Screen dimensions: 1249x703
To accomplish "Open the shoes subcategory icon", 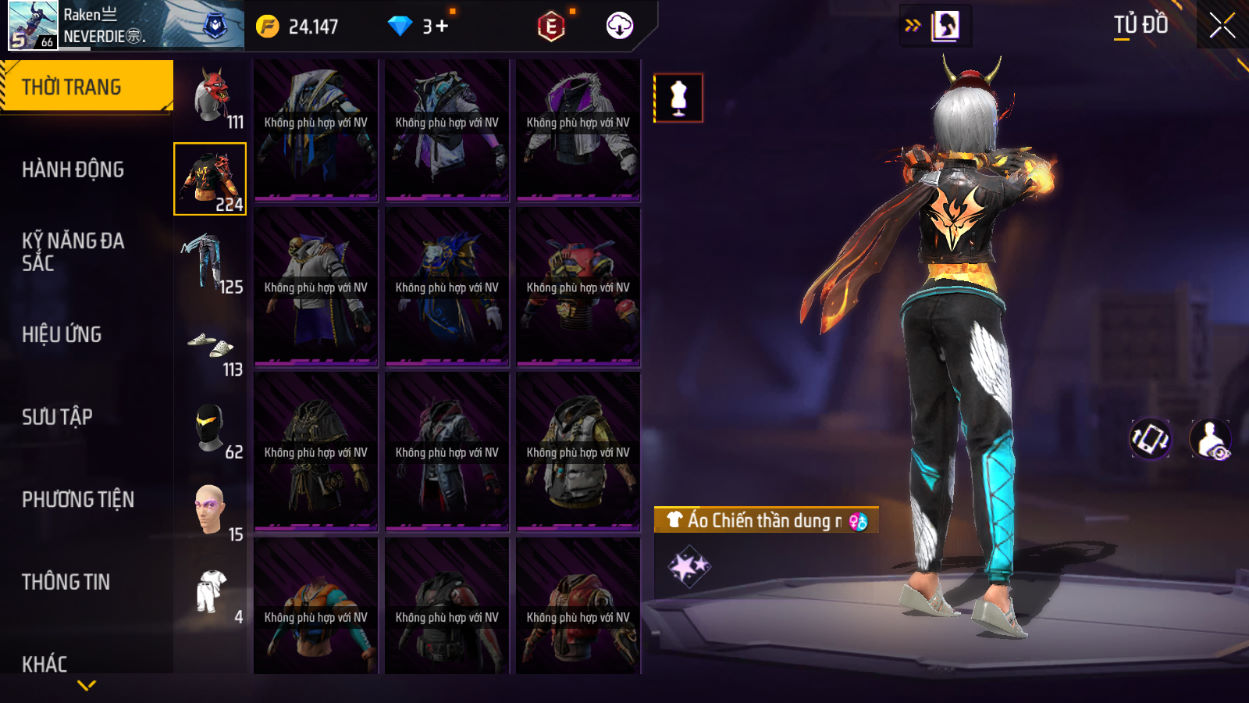I will tap(210, 345).
